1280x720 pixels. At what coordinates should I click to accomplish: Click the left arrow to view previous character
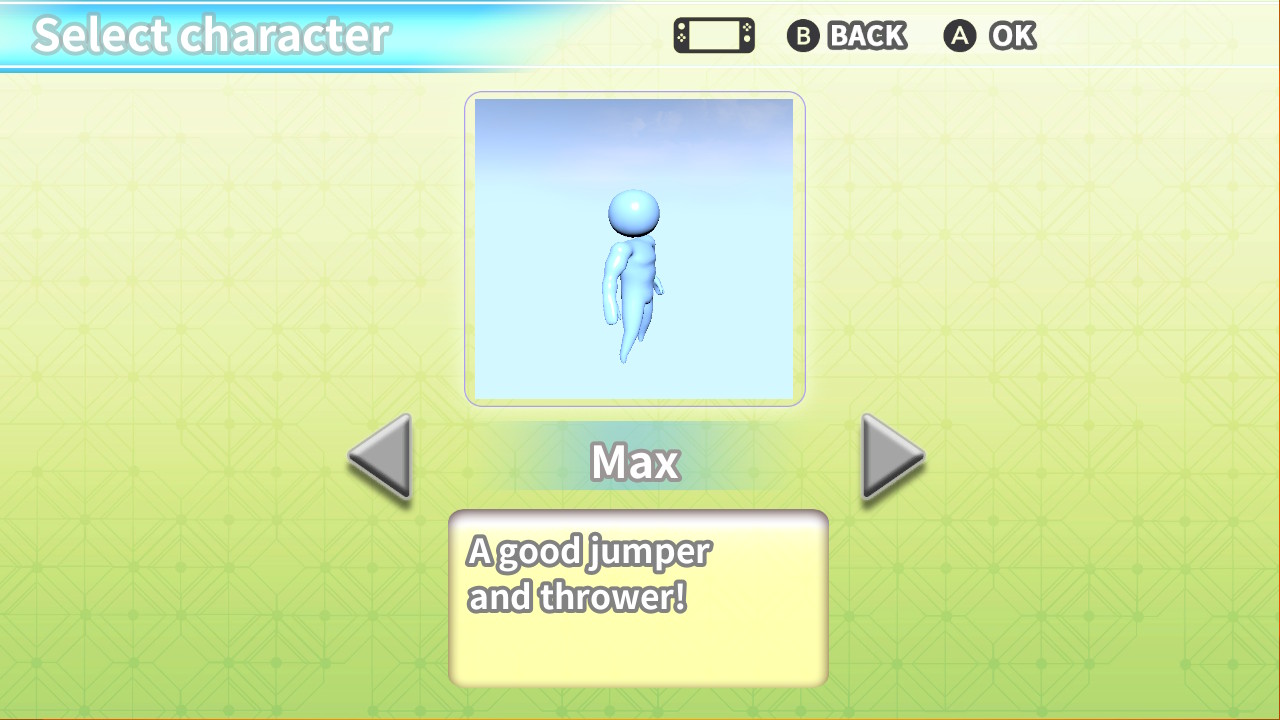pos(380,458)
